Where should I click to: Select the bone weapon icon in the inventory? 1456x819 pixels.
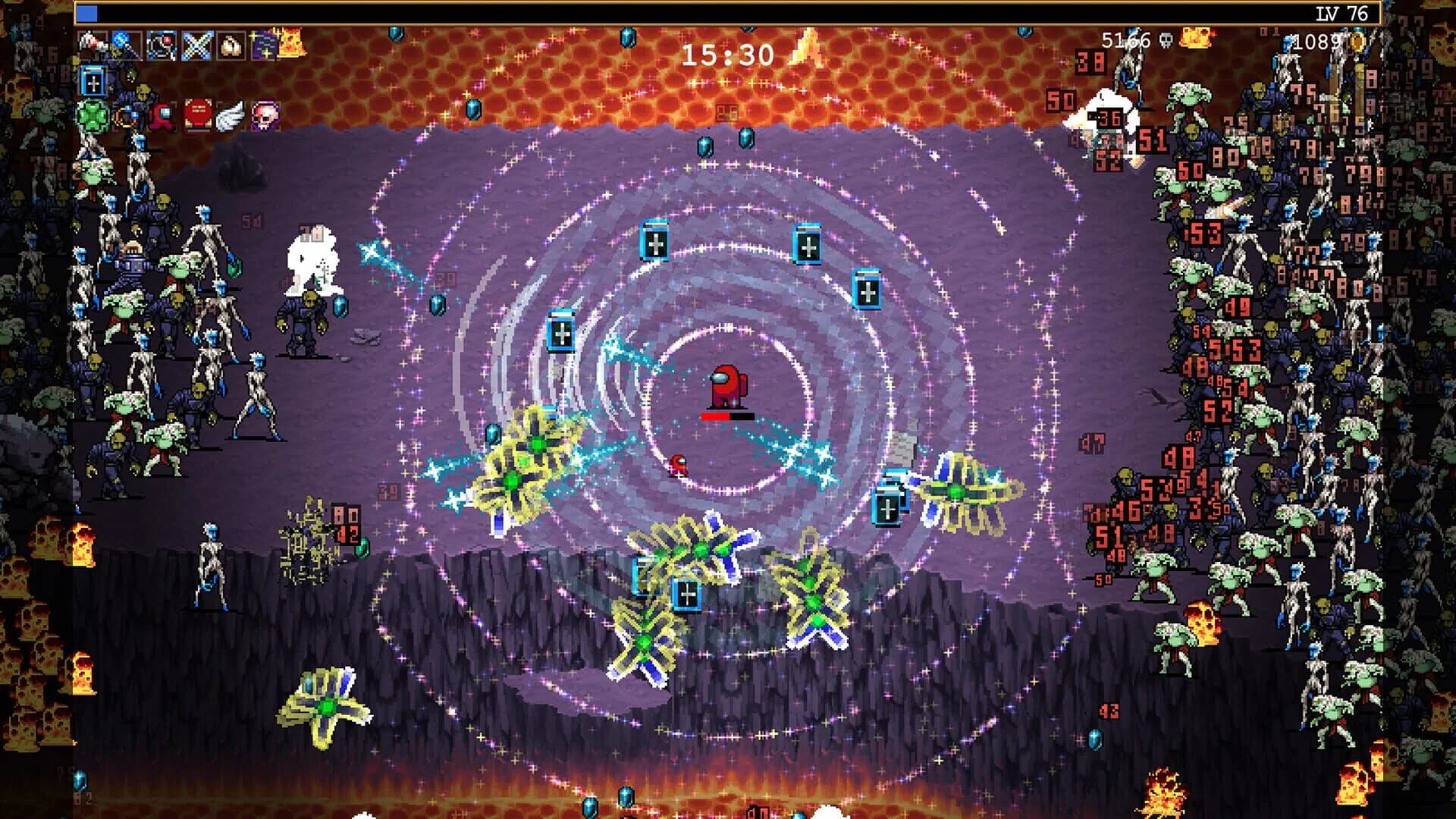pyautogui.click(x=91, y=42)
